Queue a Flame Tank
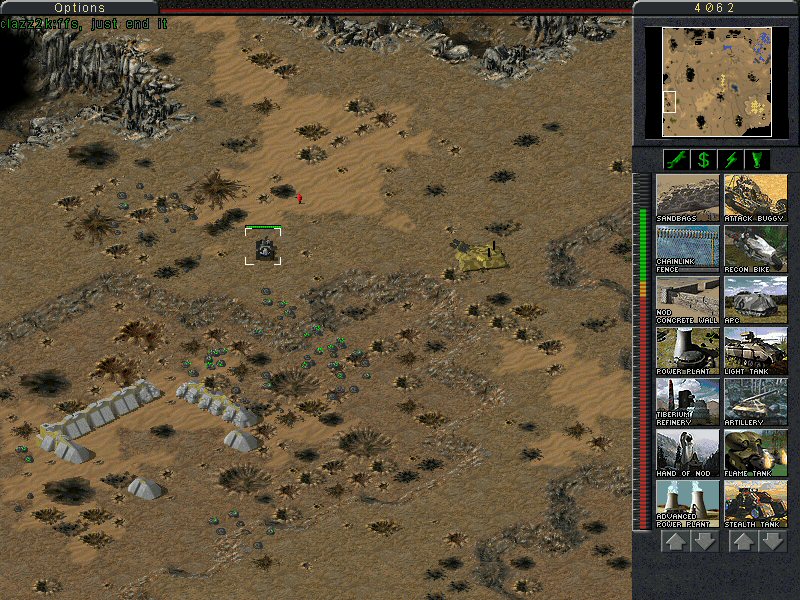 coord(755,453)
